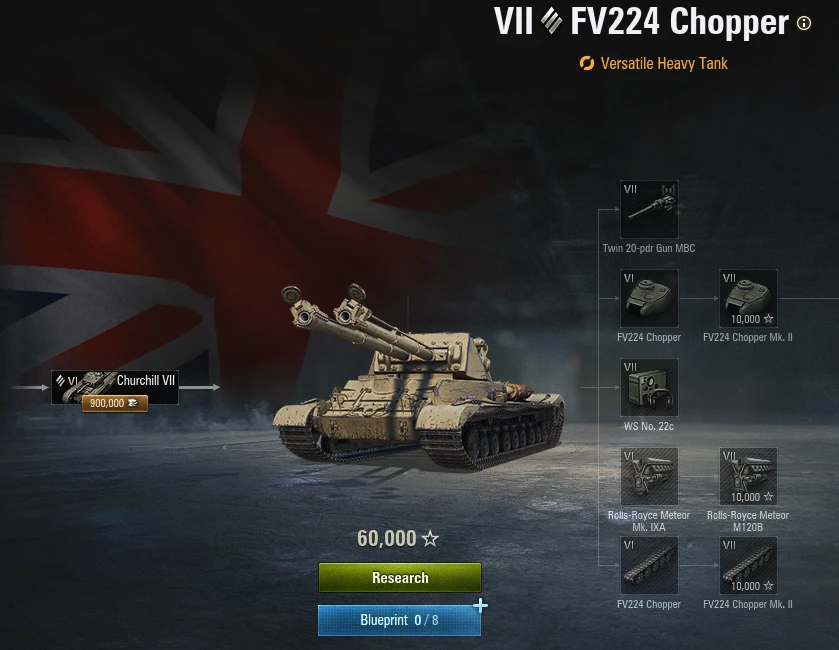Choose the FV224 Chopper Mk. II turret
This screenshot has width=839, height=650.
[748, 298]
